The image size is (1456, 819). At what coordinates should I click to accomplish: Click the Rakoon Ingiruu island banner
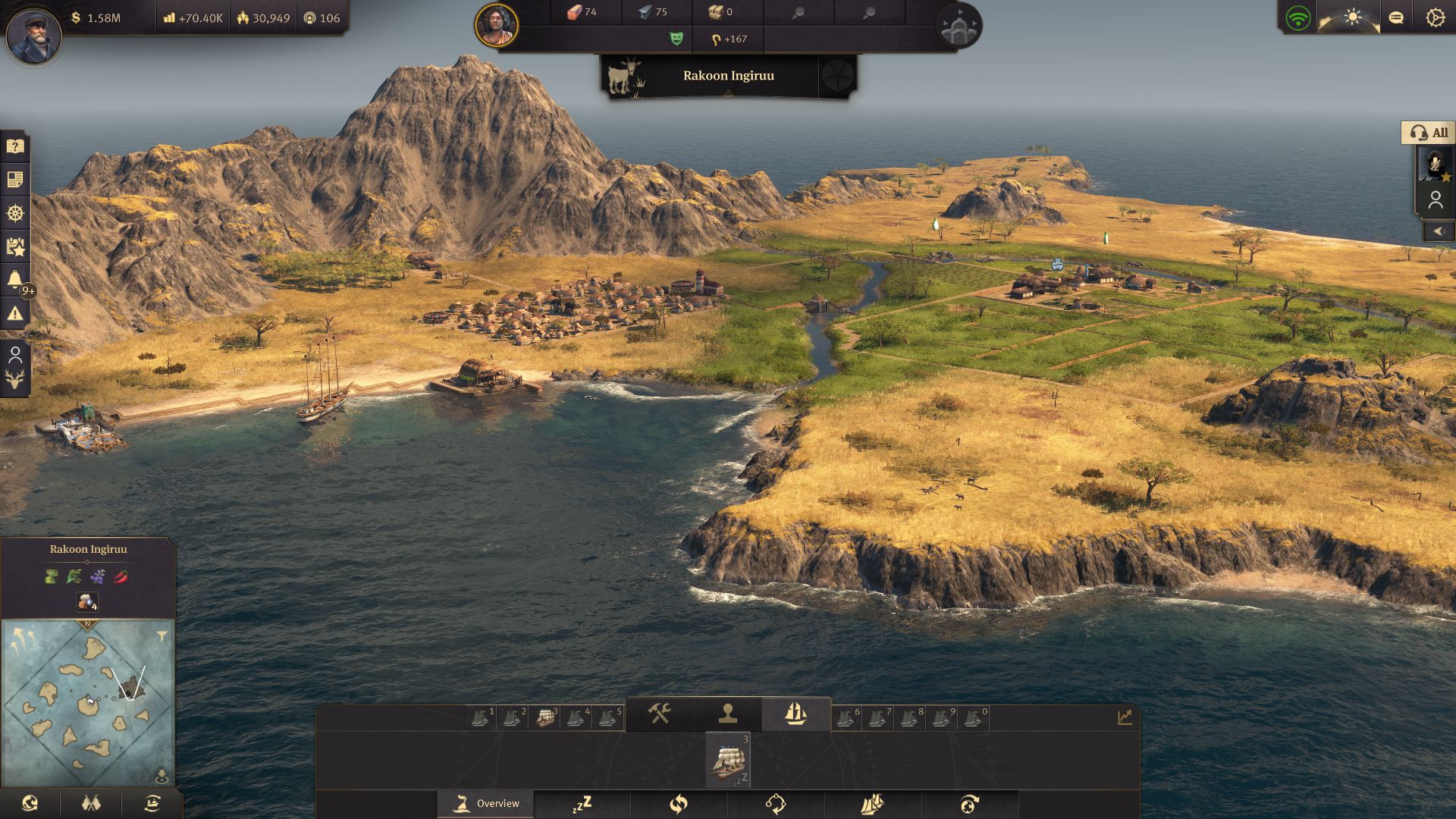tap(728, 77)
